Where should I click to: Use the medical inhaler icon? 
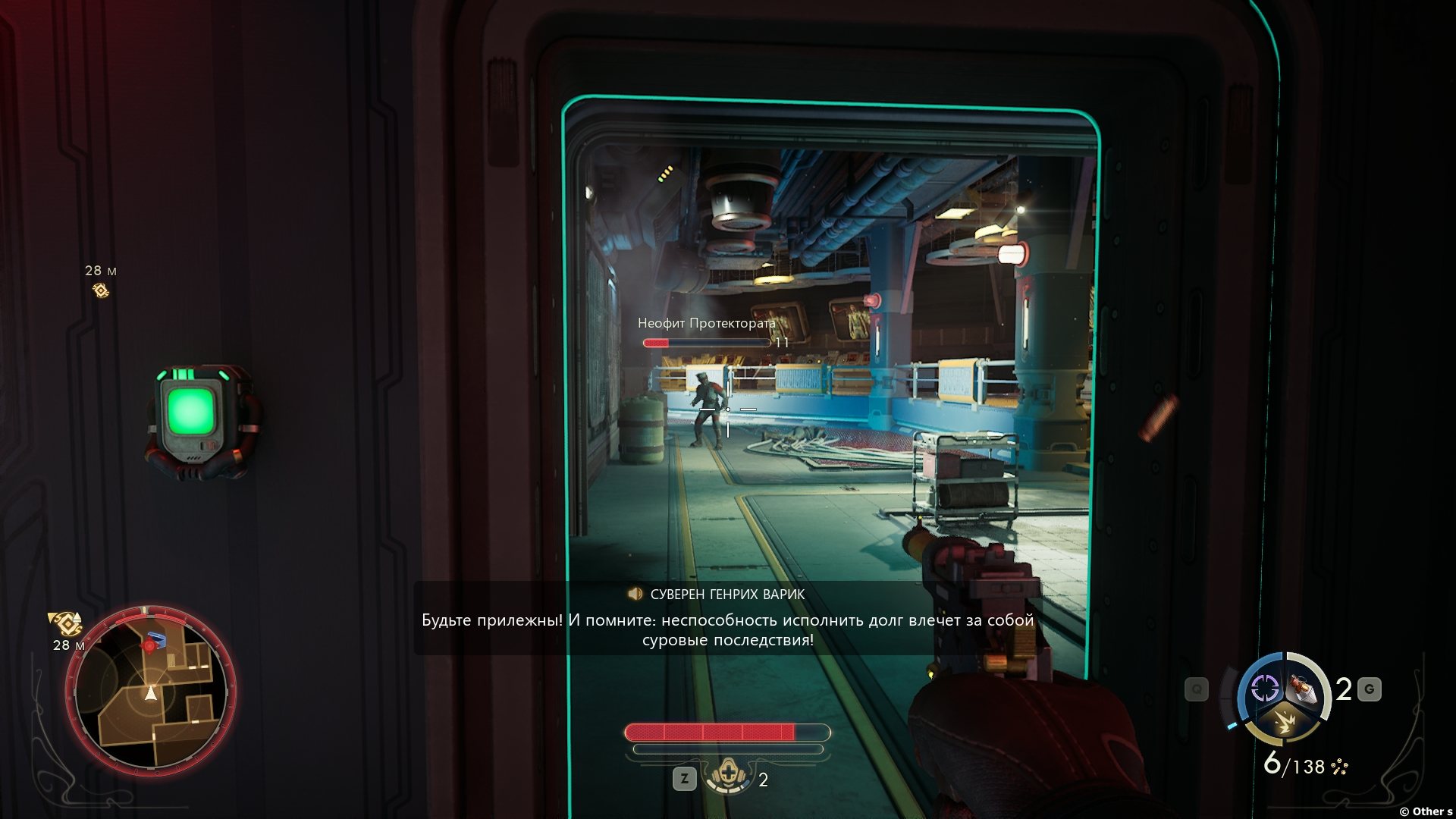click(728, 777)
